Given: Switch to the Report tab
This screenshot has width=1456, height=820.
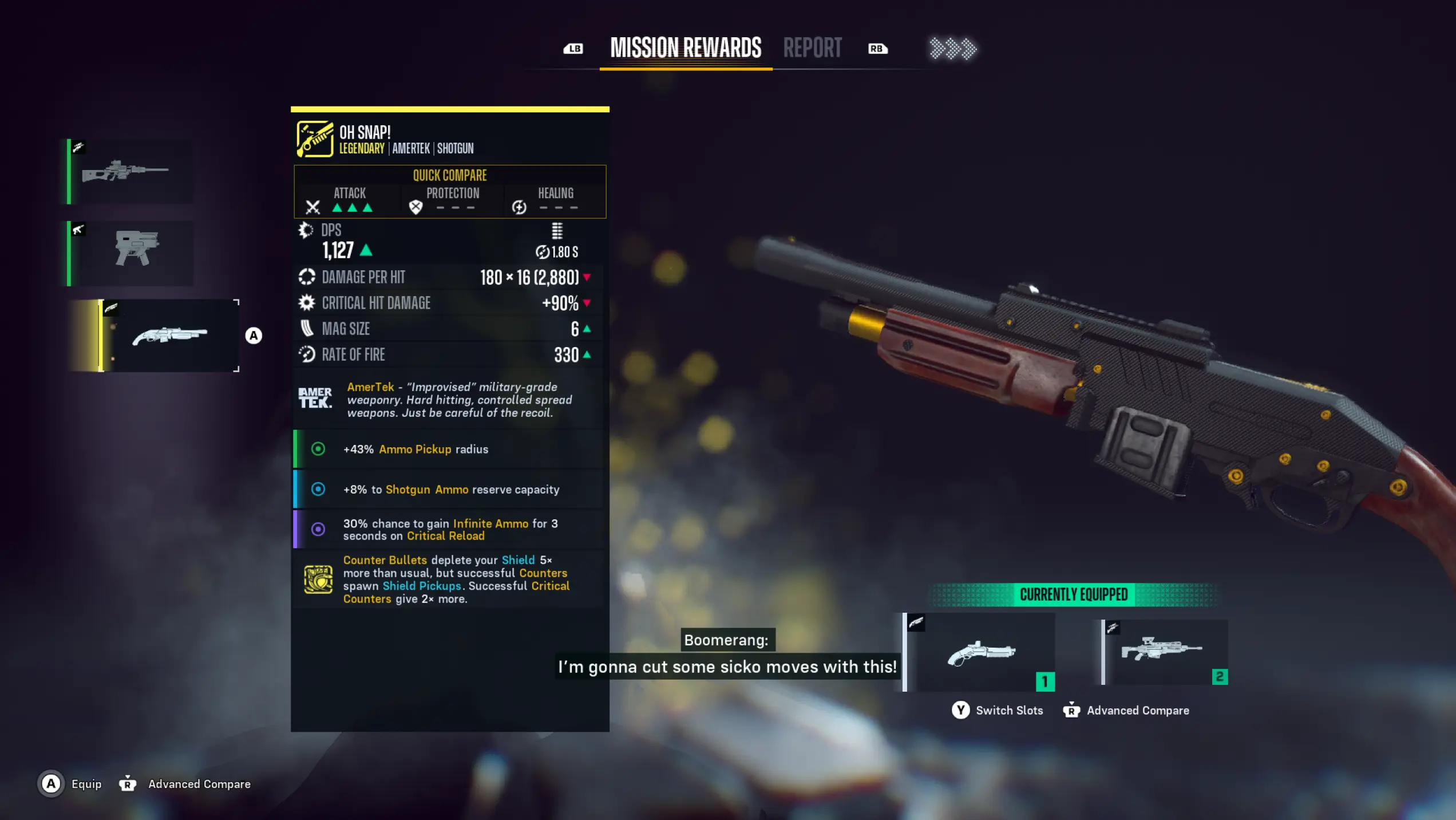Looking at the screenshot, I should tap(812, 48).
